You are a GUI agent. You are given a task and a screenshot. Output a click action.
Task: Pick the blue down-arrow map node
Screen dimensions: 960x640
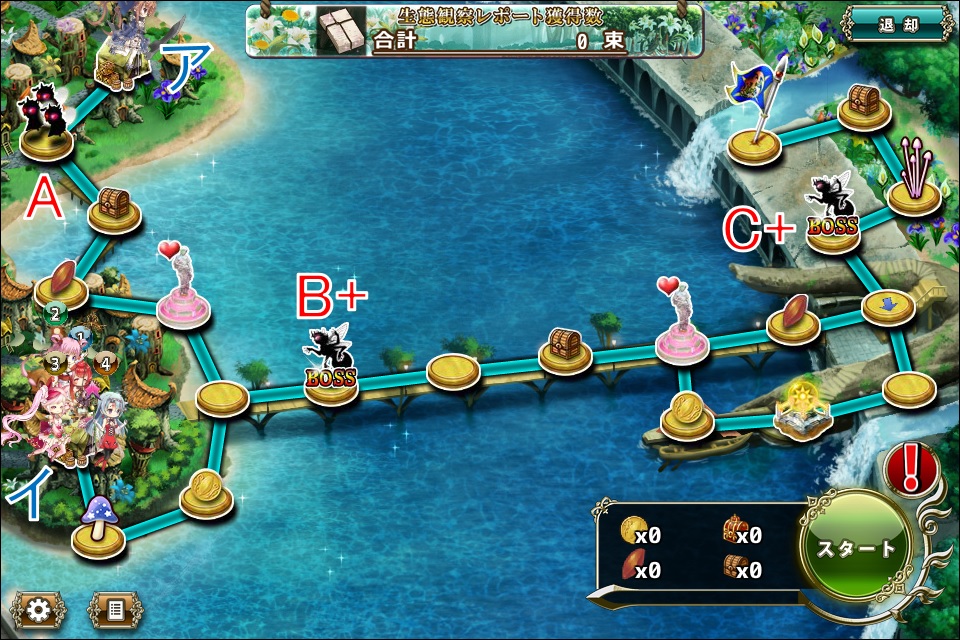click(x=888, y=306)
